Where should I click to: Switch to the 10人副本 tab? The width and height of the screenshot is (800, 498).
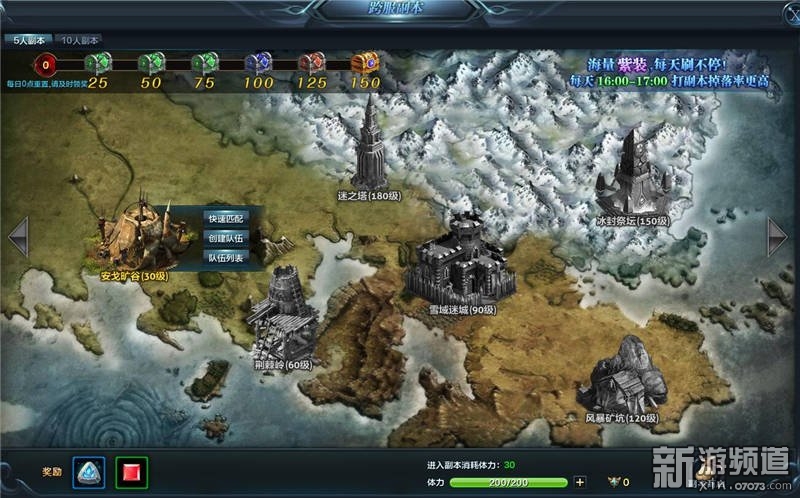80,41
